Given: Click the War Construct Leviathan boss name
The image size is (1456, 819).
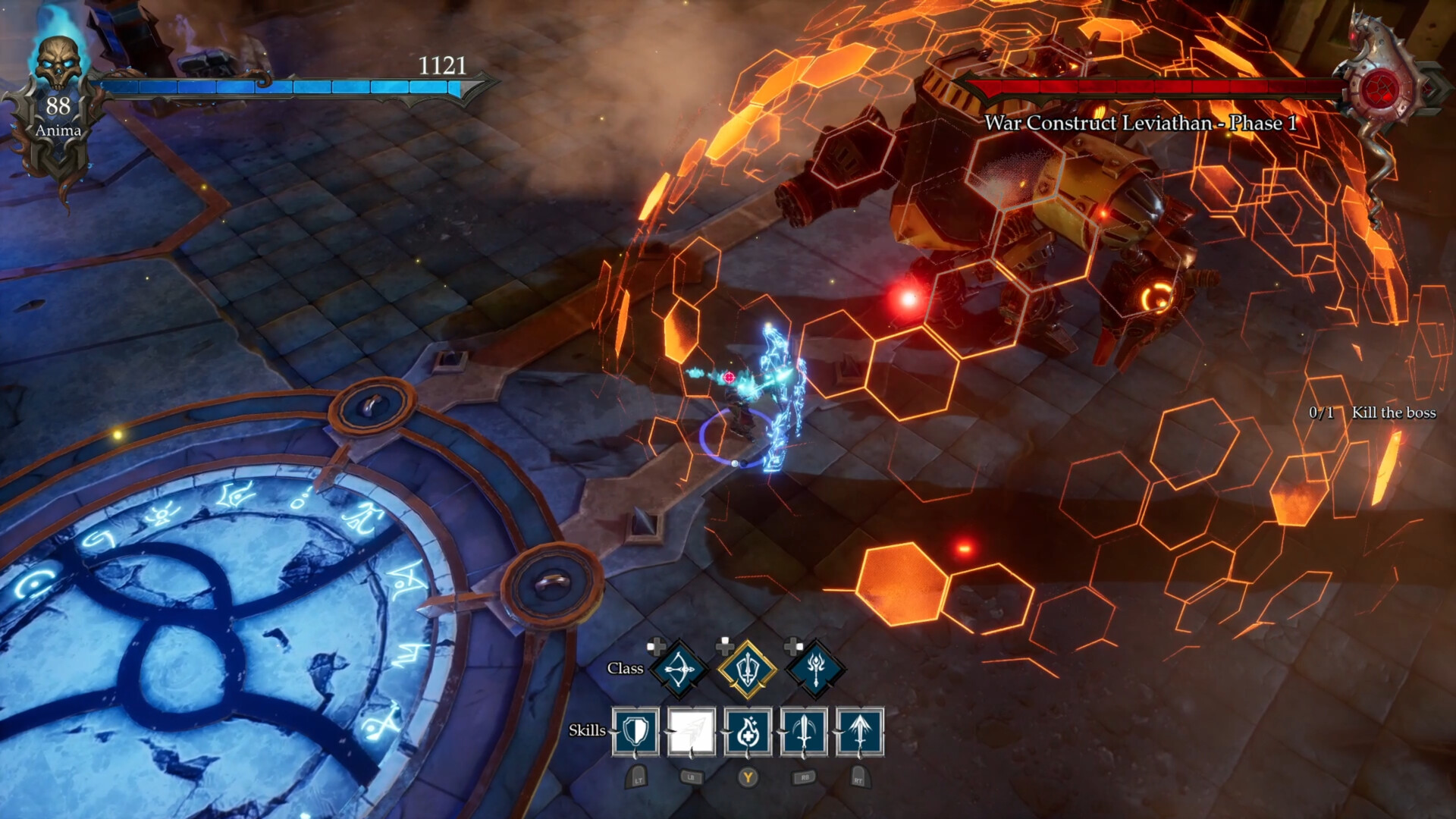Looking at the screenshot, I should (1140, 121).
